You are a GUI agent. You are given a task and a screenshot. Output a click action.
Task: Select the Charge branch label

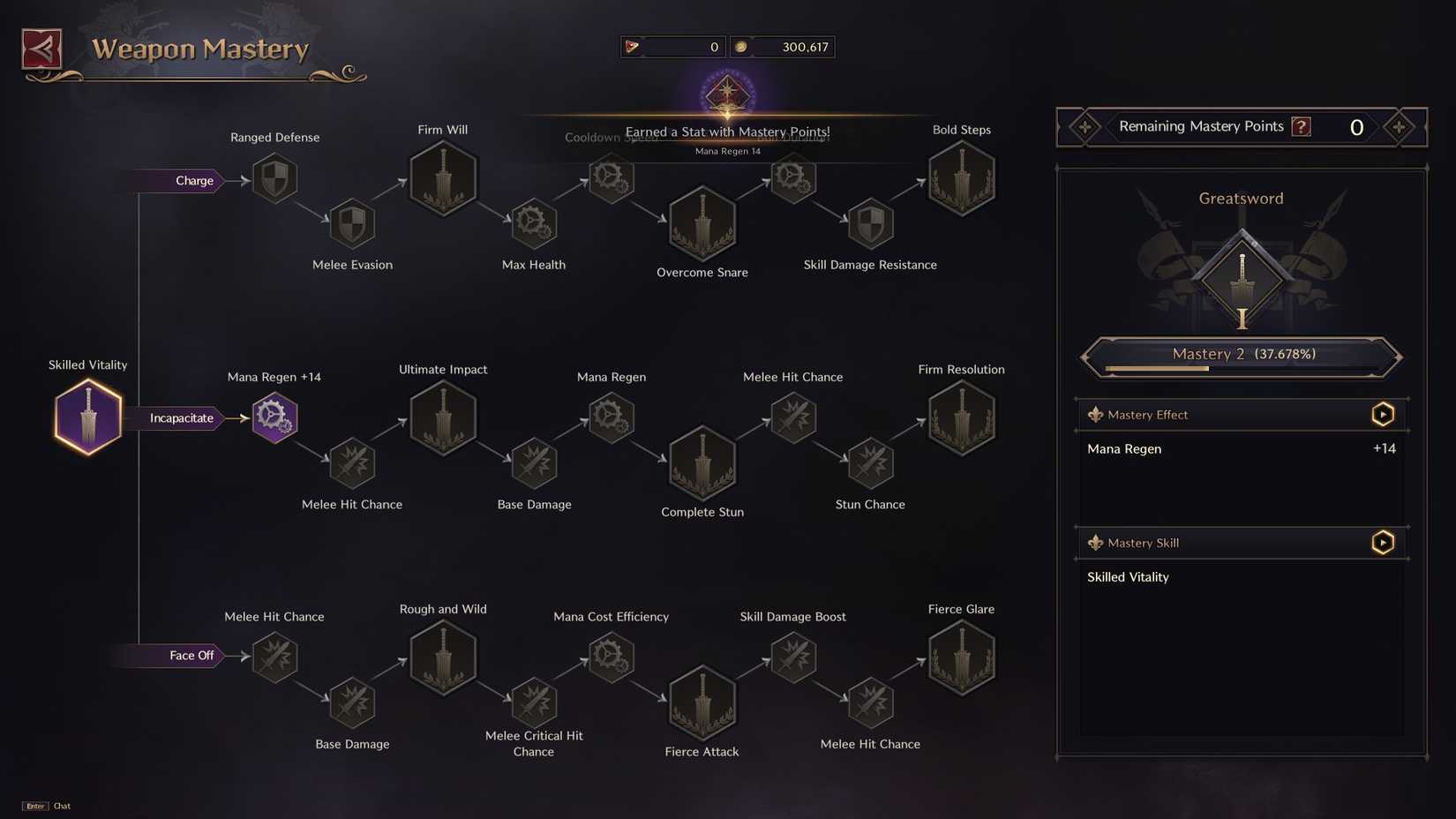click(193, 180)
